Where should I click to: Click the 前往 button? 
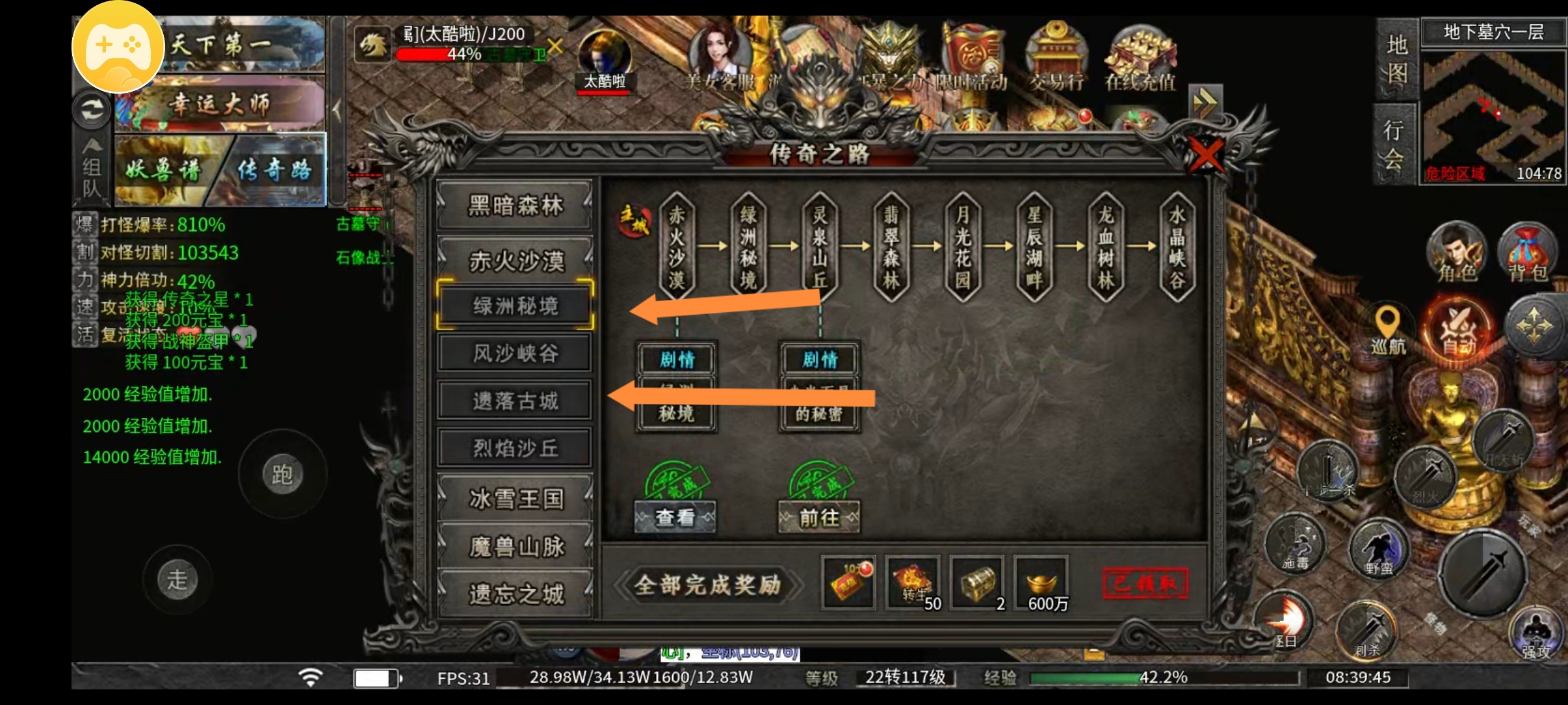[819, 518]
